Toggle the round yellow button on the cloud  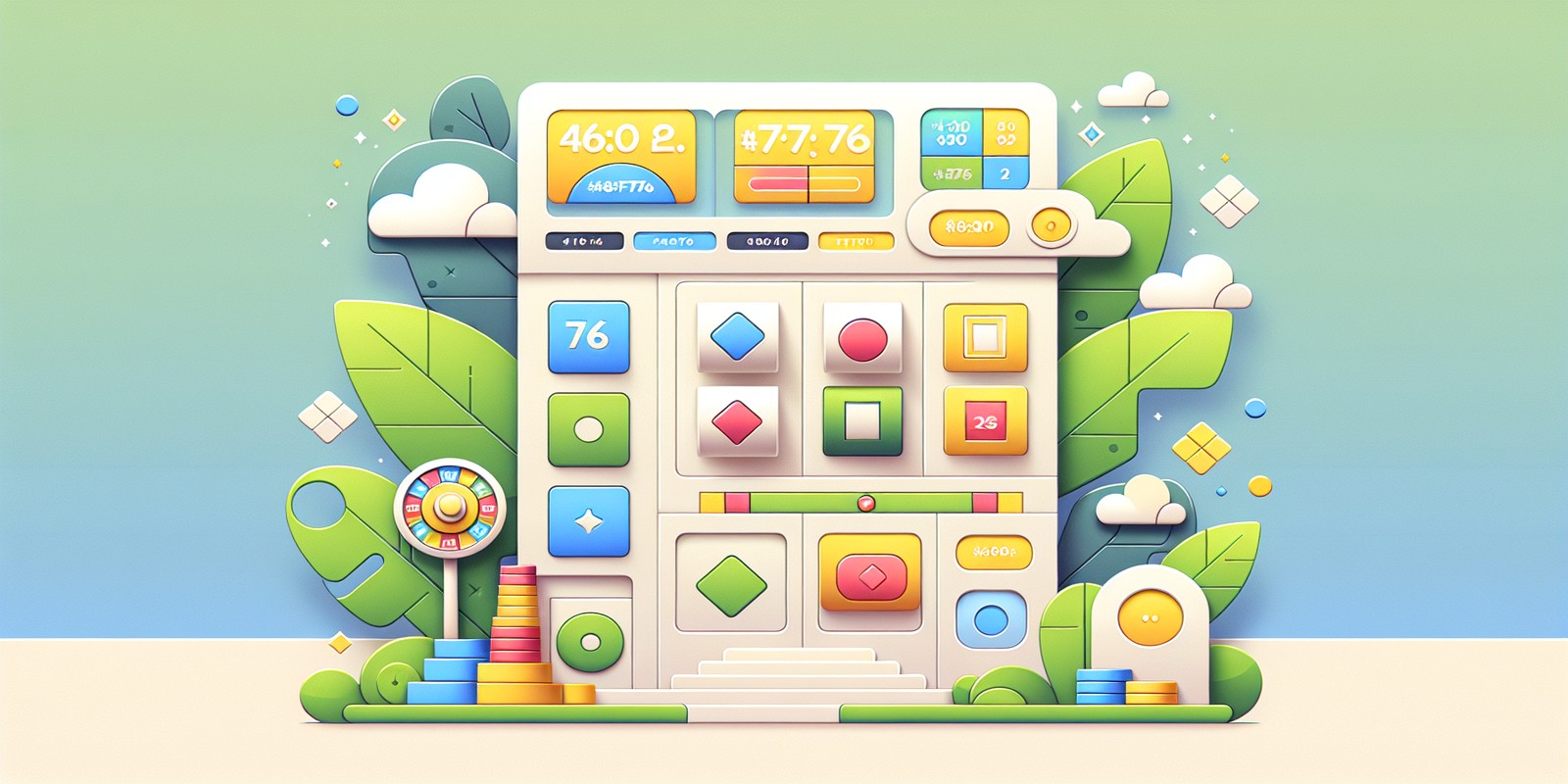coord(1052,226)
